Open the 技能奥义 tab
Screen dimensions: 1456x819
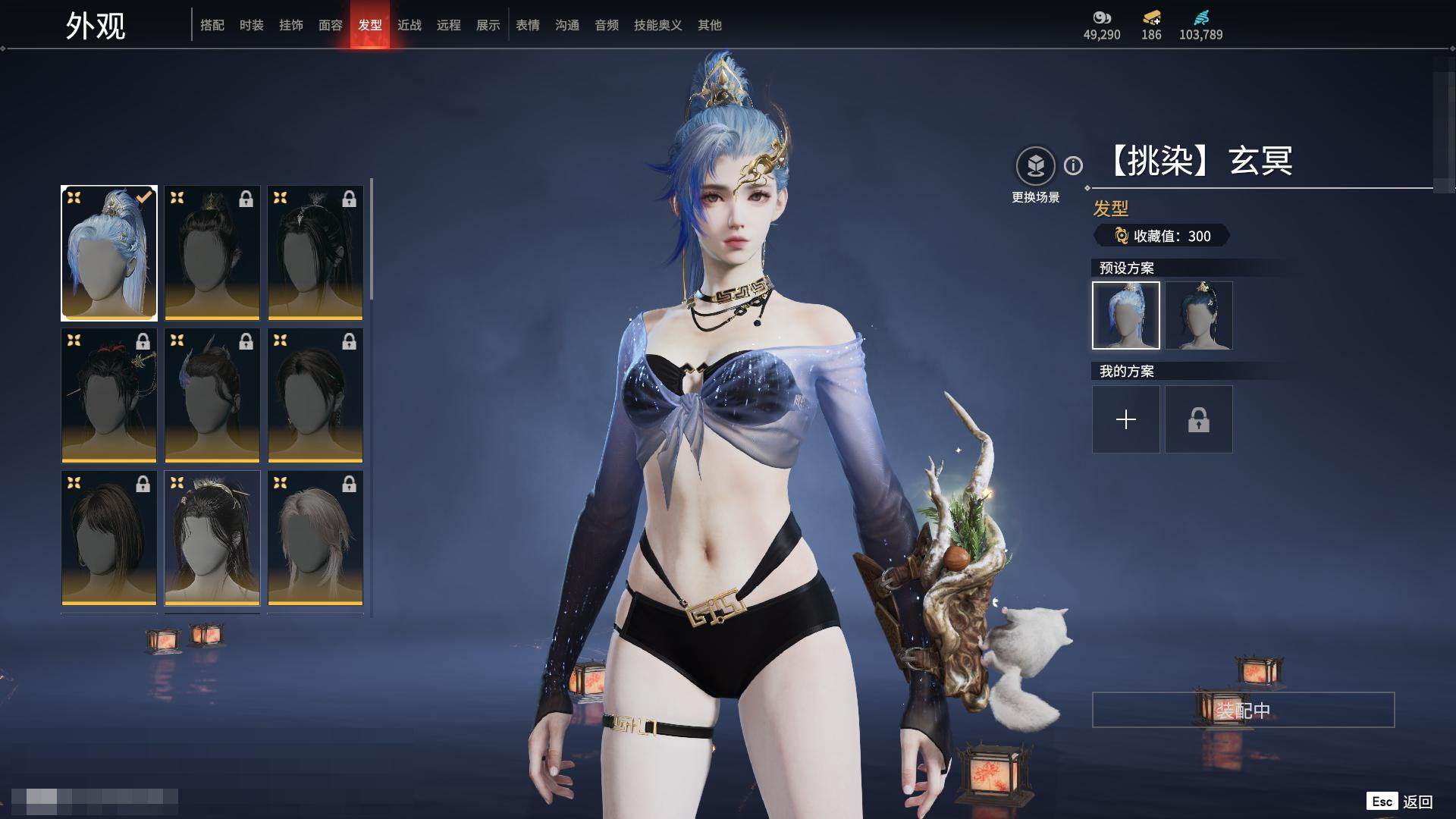pos(658,25)
